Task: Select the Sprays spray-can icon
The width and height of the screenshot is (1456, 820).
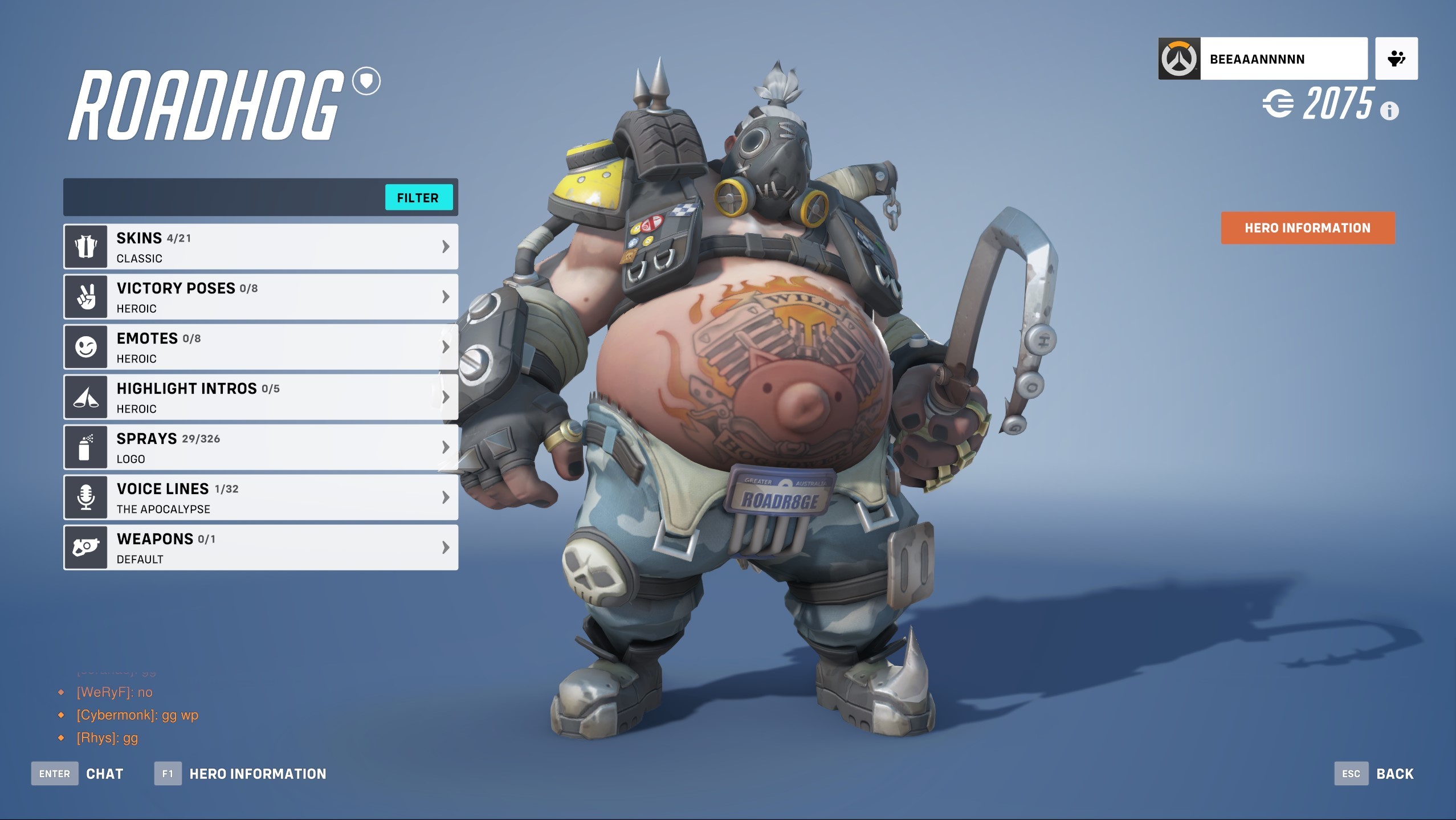Action: (x=85, y=446)
